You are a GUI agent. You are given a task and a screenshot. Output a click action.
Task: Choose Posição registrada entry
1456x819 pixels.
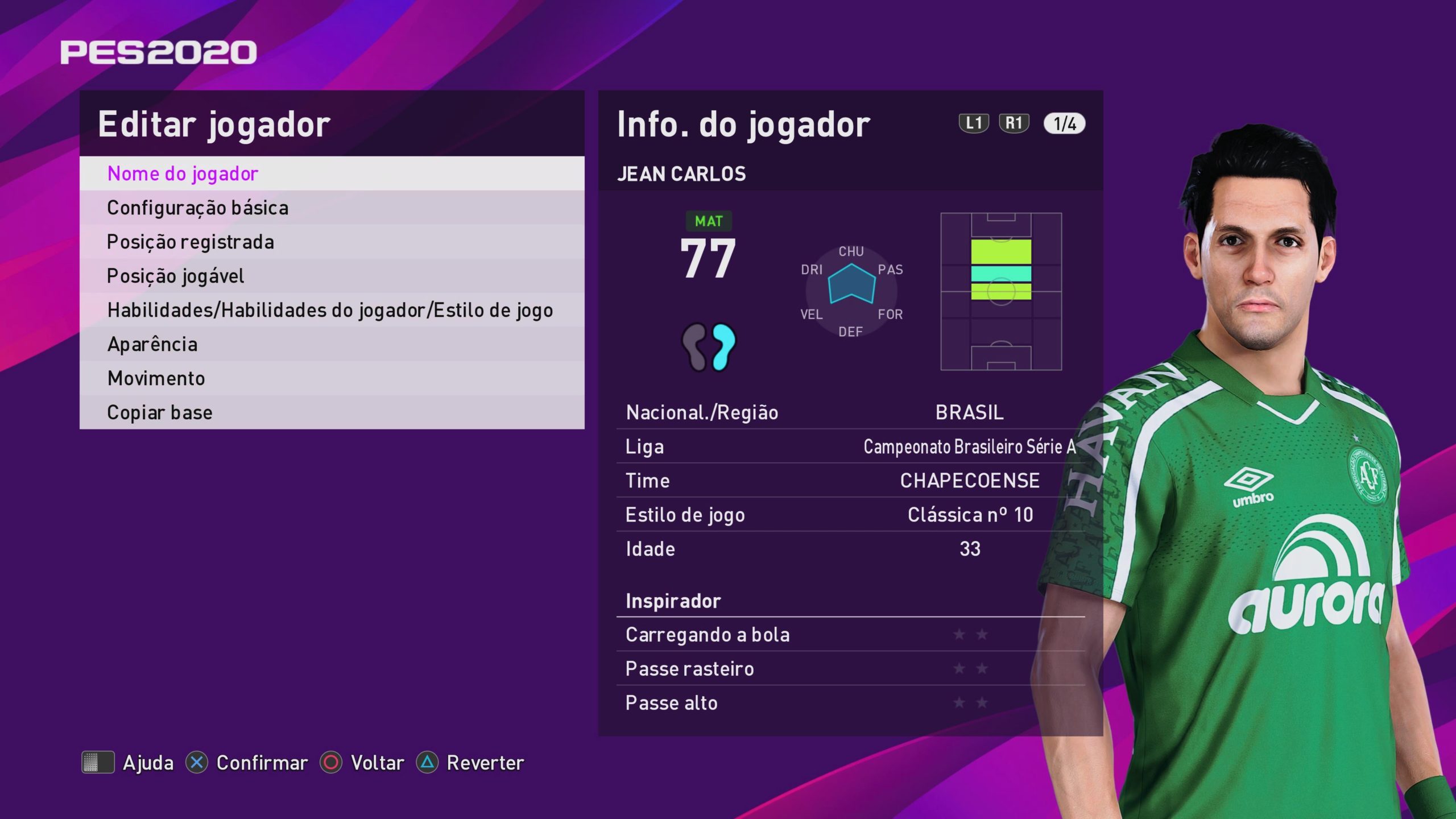click(332, 242)
